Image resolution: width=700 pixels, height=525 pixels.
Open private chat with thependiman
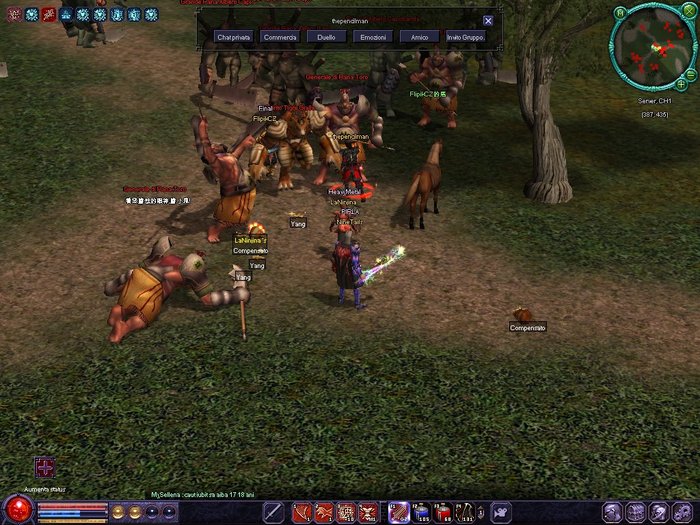coord(233,37)
